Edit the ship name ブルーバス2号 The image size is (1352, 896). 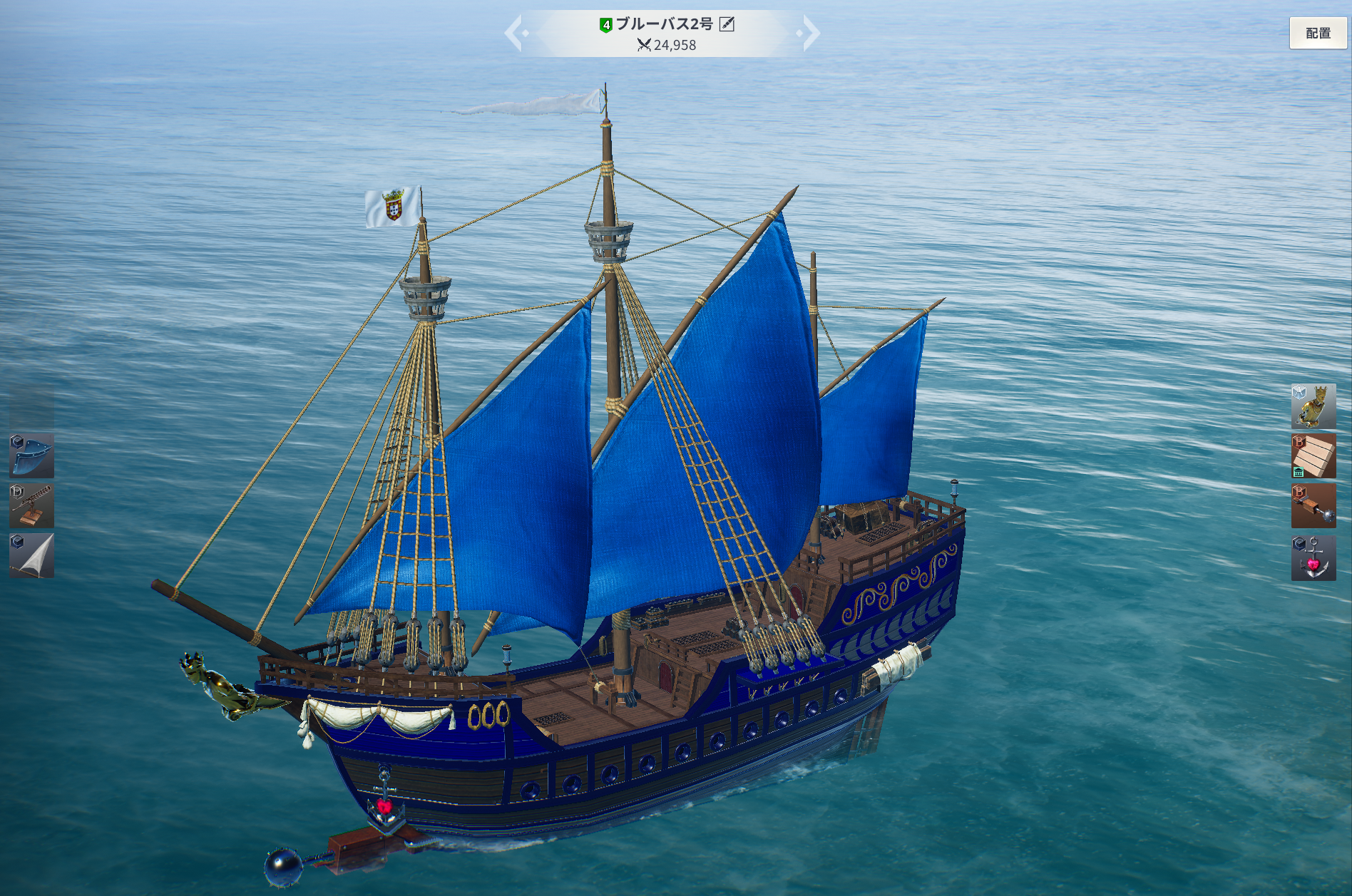[727, 24]
